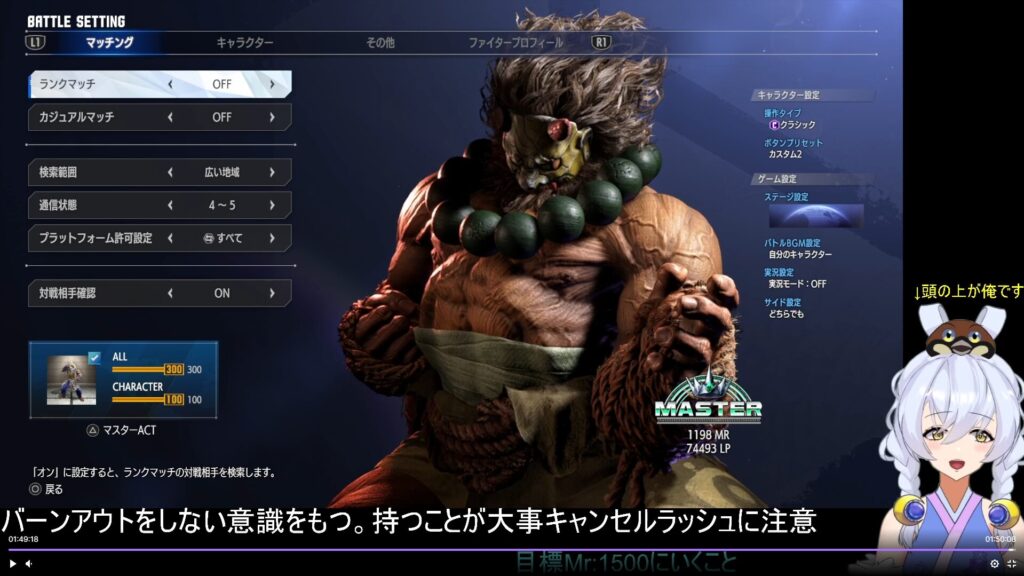Image resolution: width=1024 pixels, height=576 pixels.
Task: Toggle the checkbox on the character thumbnail
Action: [x=94, y=356]
